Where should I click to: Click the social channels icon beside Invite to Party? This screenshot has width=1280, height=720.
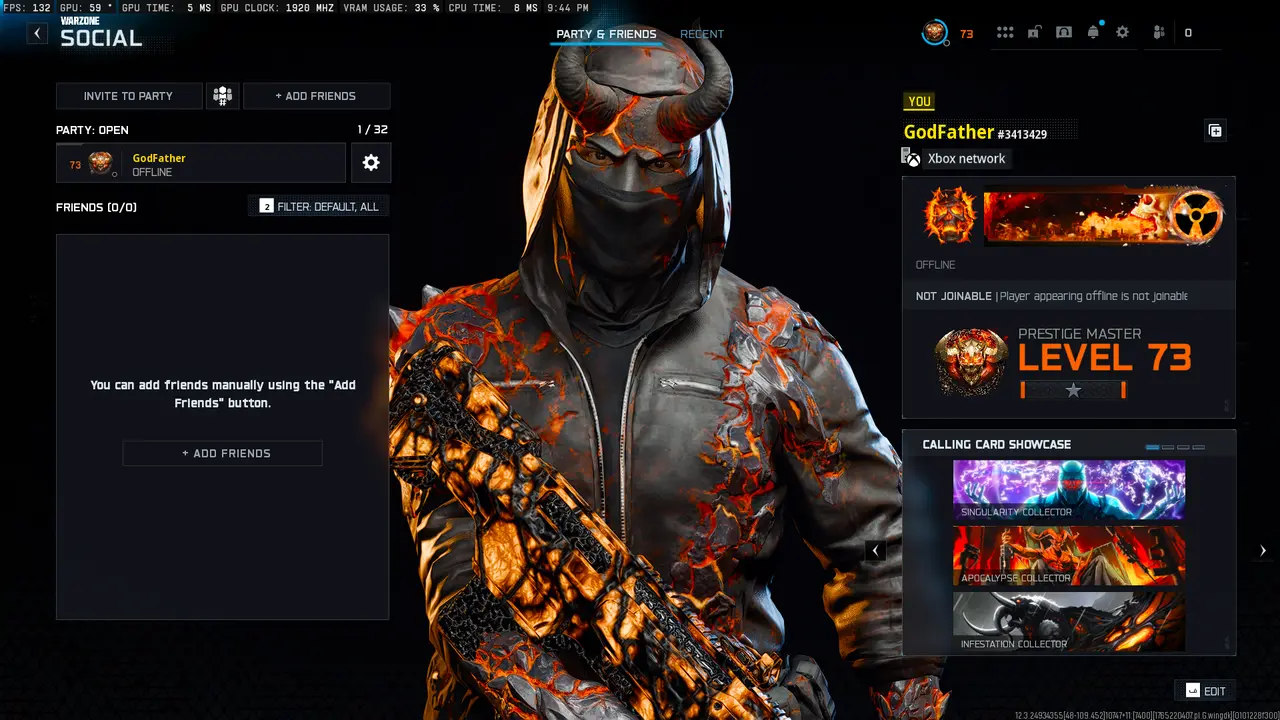[x=222, y=95]
